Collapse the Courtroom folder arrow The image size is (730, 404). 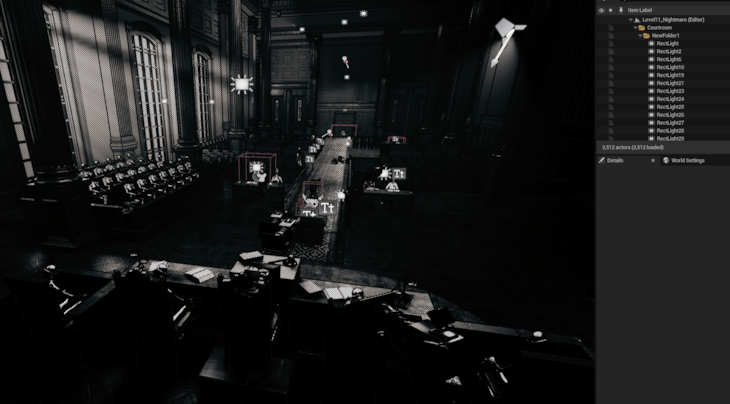tap(635, 27)
